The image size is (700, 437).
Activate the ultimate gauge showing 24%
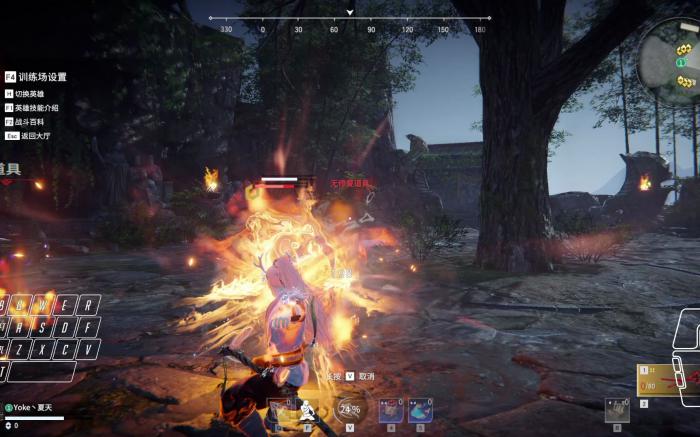[x=350, y=409]
